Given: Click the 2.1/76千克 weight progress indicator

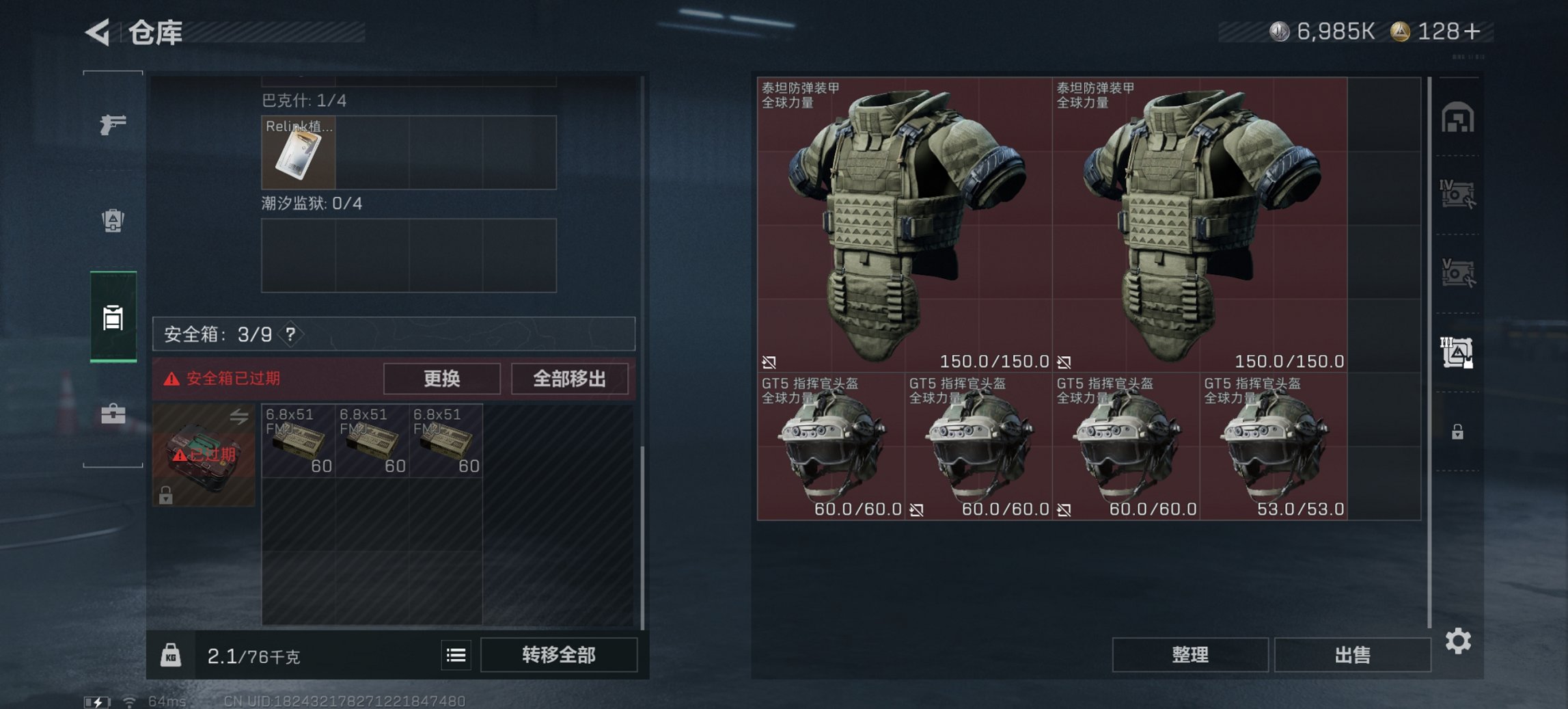Looking at the screenshot, I should point(251,656).
